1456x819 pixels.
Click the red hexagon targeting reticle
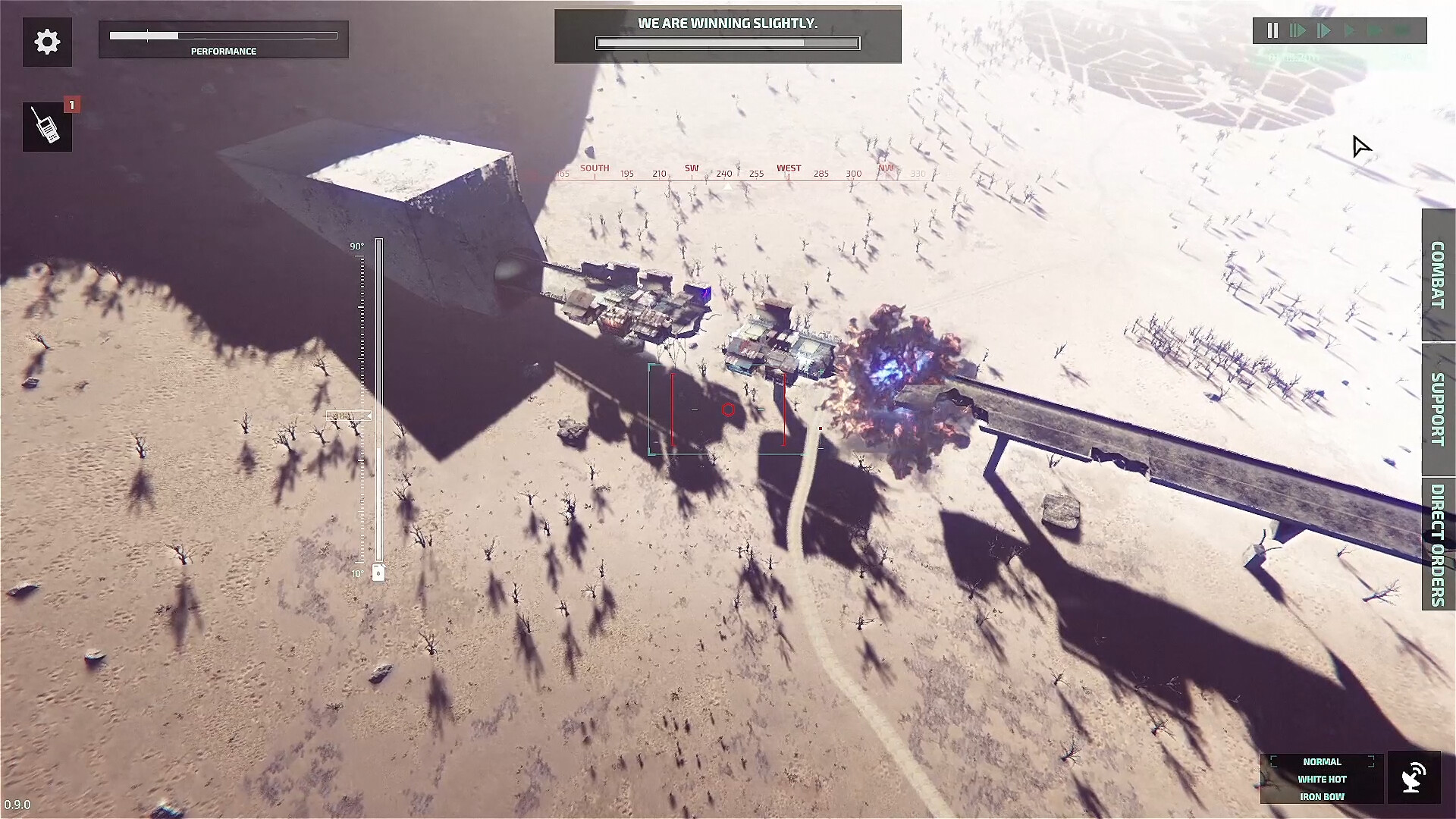pos(729,409)
